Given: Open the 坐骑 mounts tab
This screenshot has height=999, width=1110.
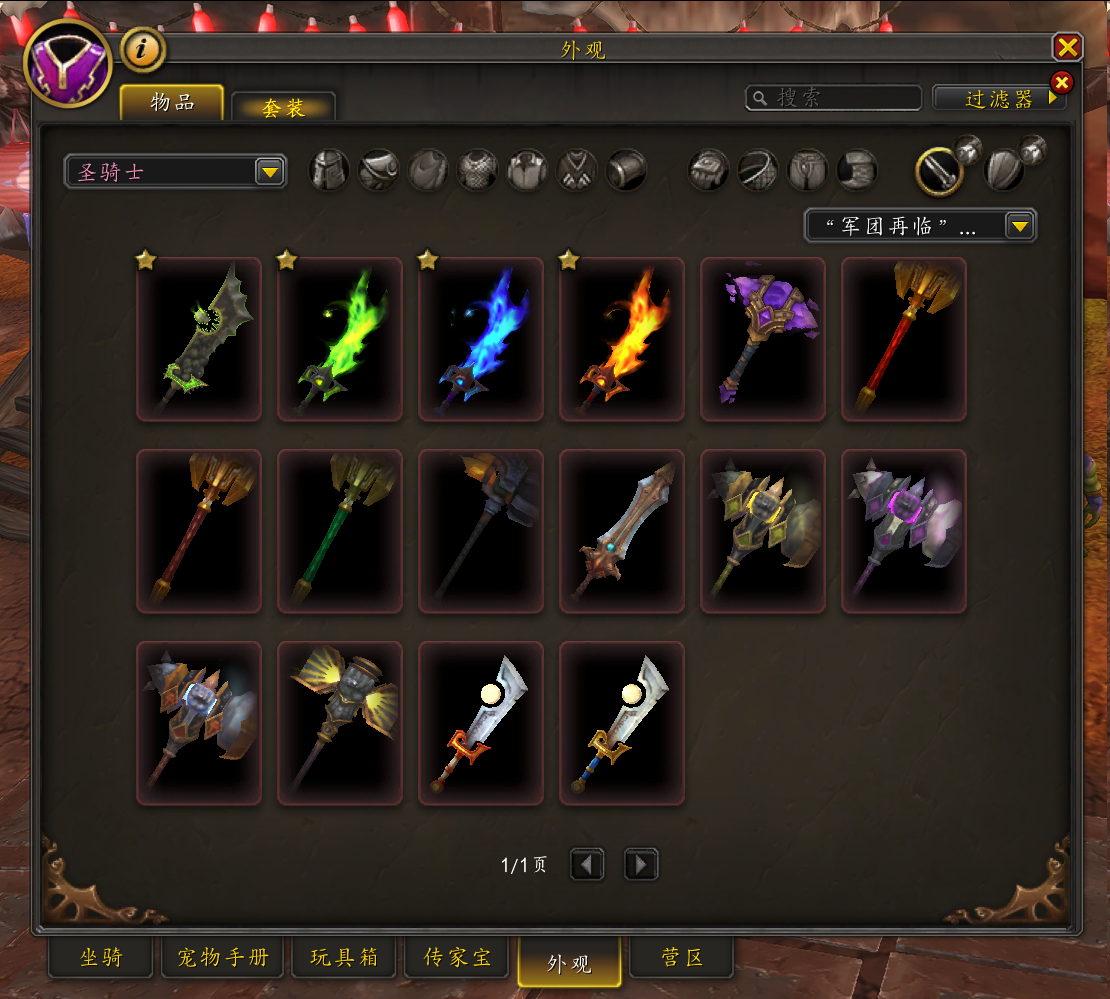Looking at the screenshot, I should (x=101, y=957).
